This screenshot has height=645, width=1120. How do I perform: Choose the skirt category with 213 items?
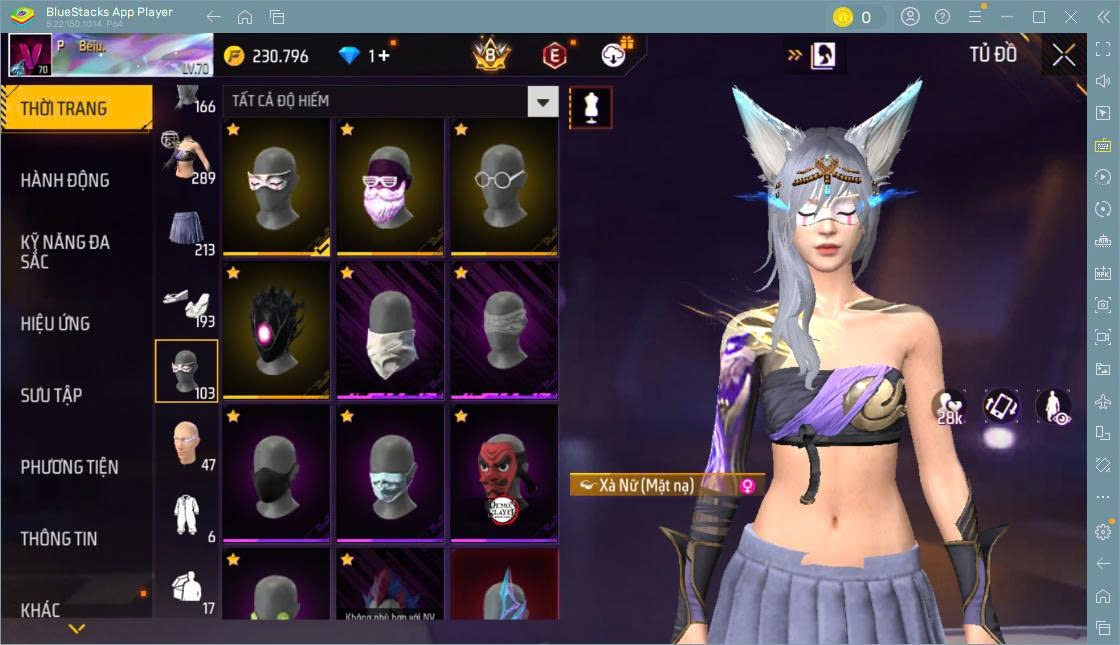click(x=186, y=229)
